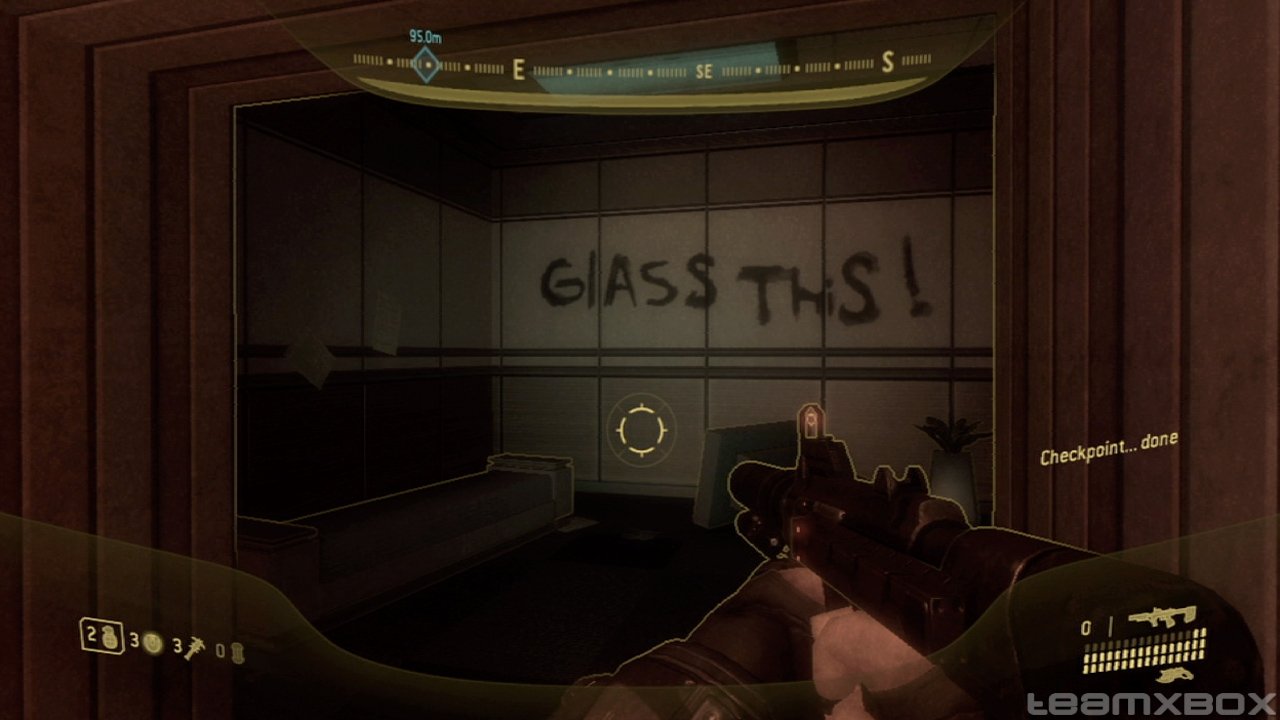Screen dimensions: 1280x720
Task: Select the frag grenade icon
Action: tap(108, 638)
